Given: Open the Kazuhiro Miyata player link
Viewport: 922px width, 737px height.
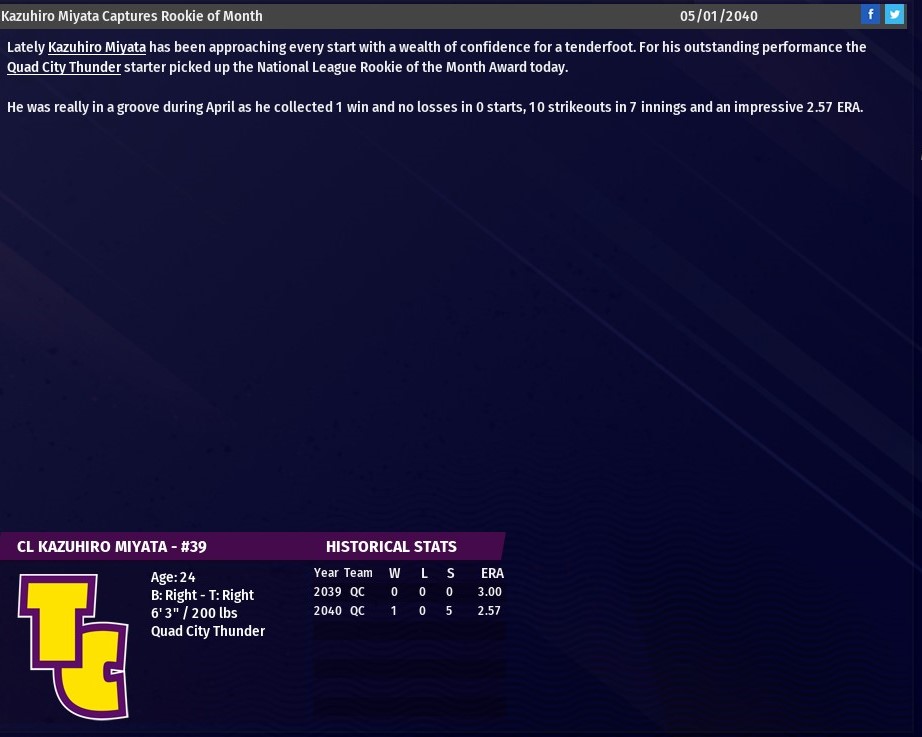Looking at the screenshot, I should (97, 47).
